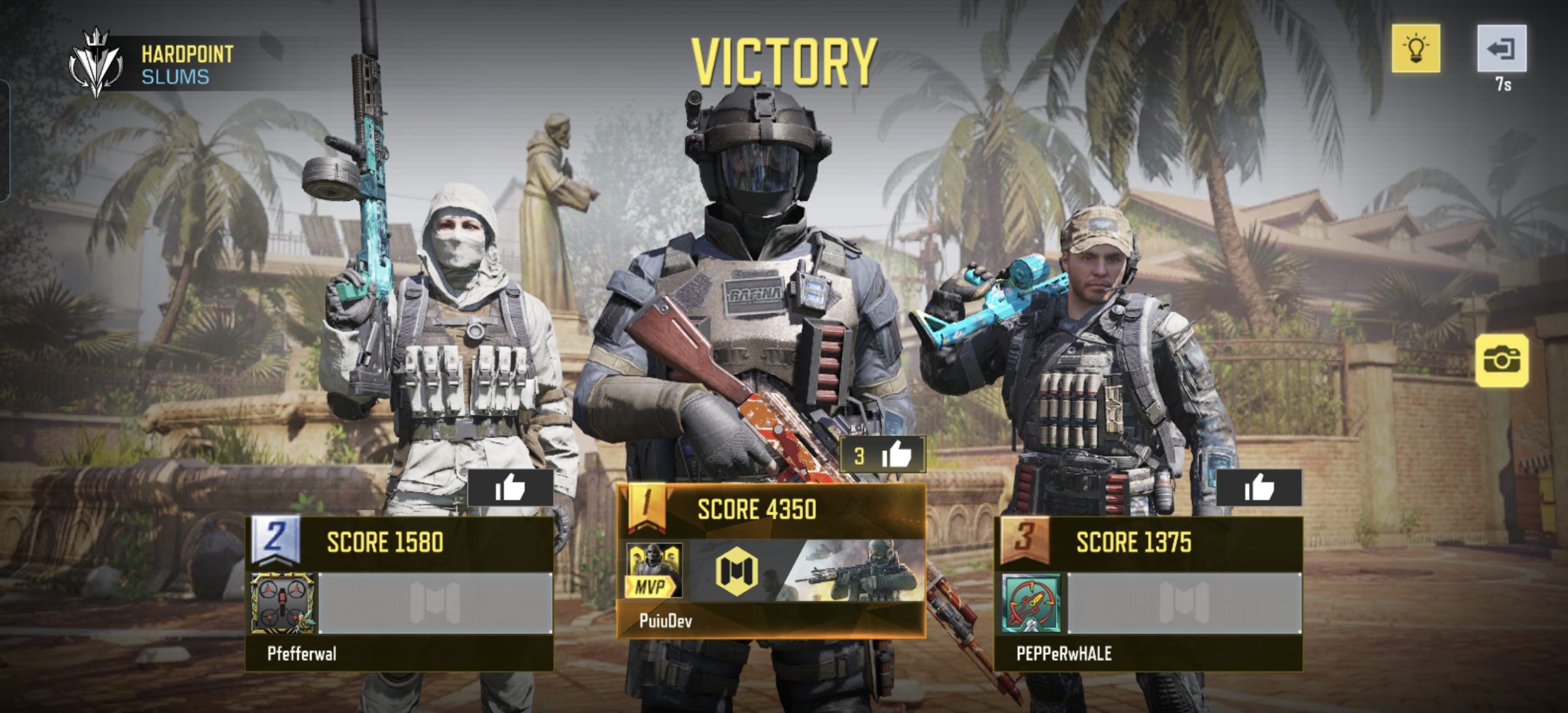
Task: Select PuiuDev's calling card banner
Action: [x=806, y=570]
